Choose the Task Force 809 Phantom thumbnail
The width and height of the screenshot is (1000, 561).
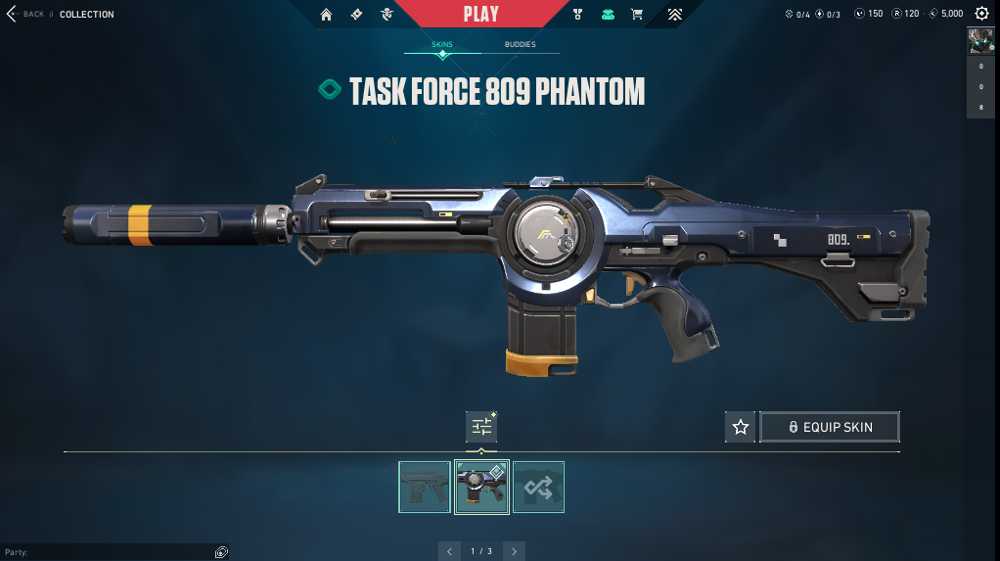482,487
